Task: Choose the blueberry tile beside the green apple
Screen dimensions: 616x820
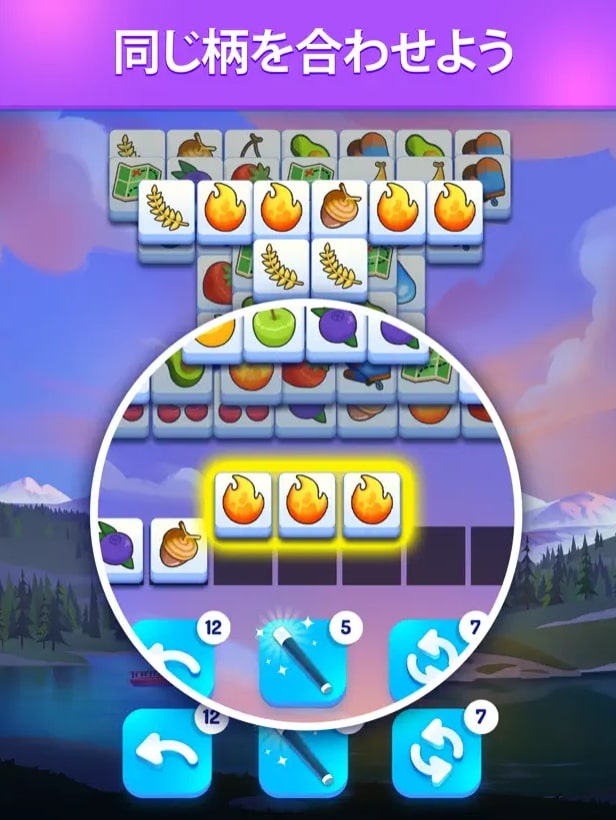Action: point(335,329)
